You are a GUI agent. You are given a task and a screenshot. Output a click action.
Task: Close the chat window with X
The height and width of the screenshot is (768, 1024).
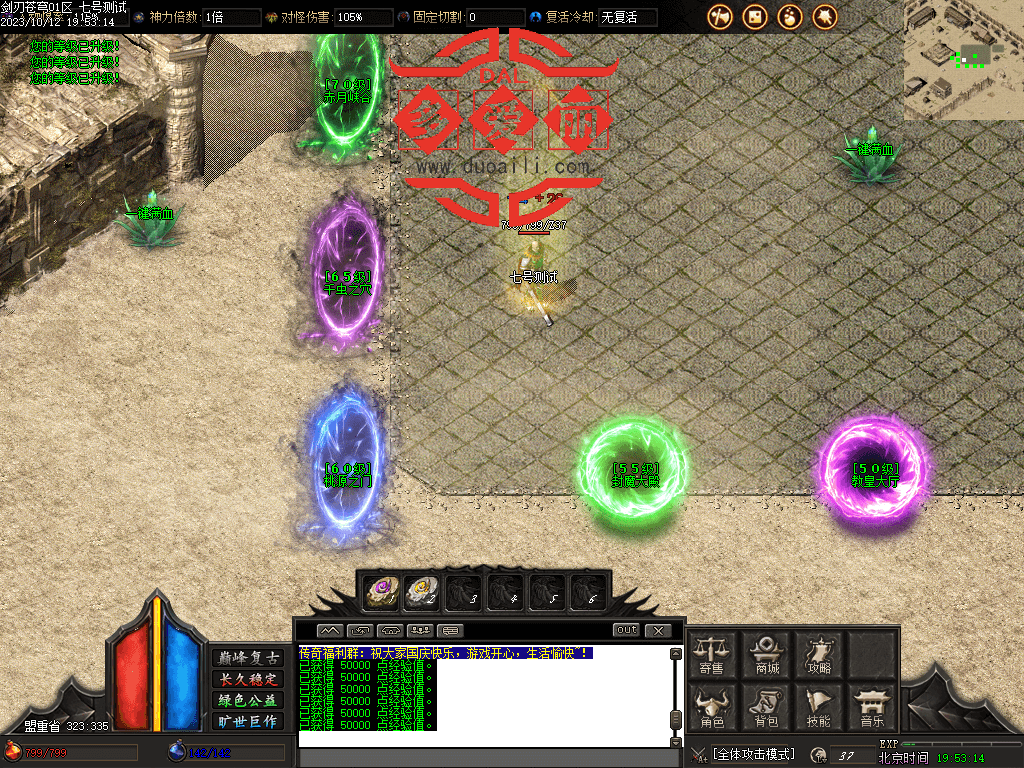coord(657,630)
